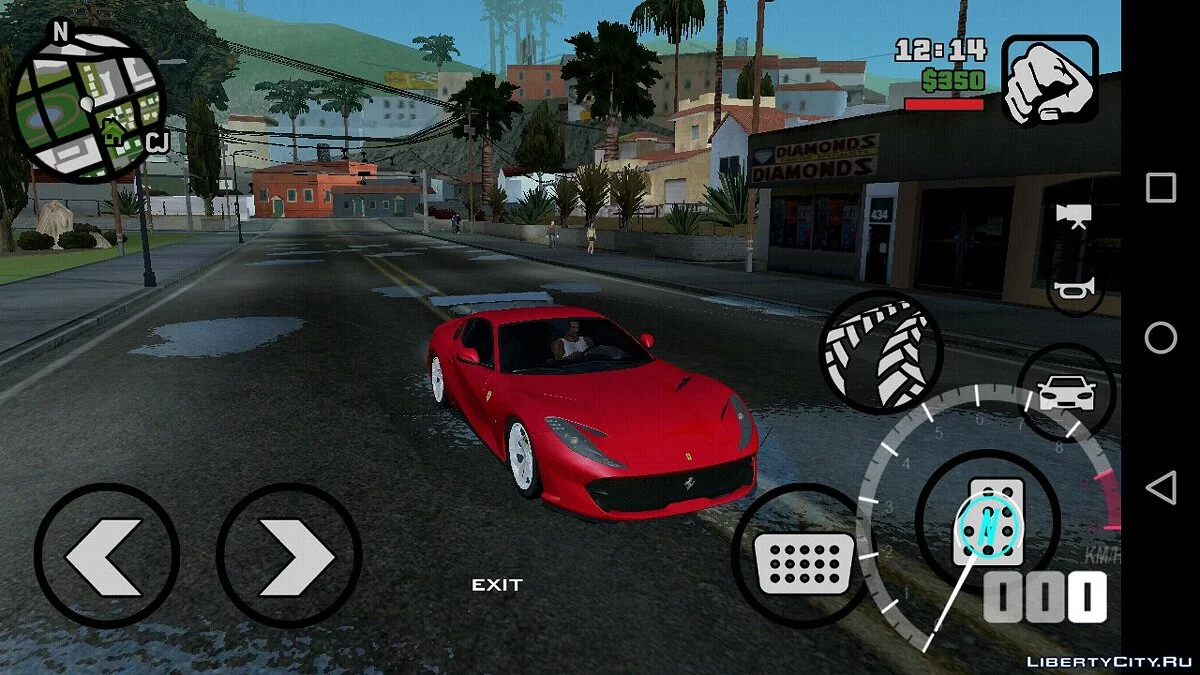Viewport: 1200px width, 675px height.
Task: Tap the Android back triangle button
Action: (1161, 489)
